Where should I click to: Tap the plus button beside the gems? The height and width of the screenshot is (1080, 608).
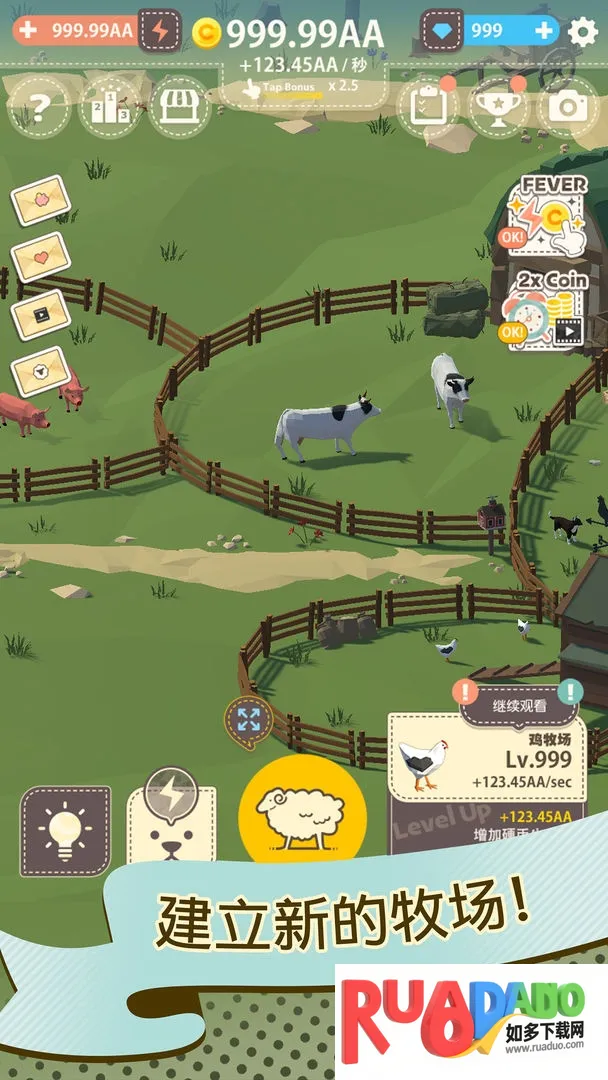(x=544, y=31)
